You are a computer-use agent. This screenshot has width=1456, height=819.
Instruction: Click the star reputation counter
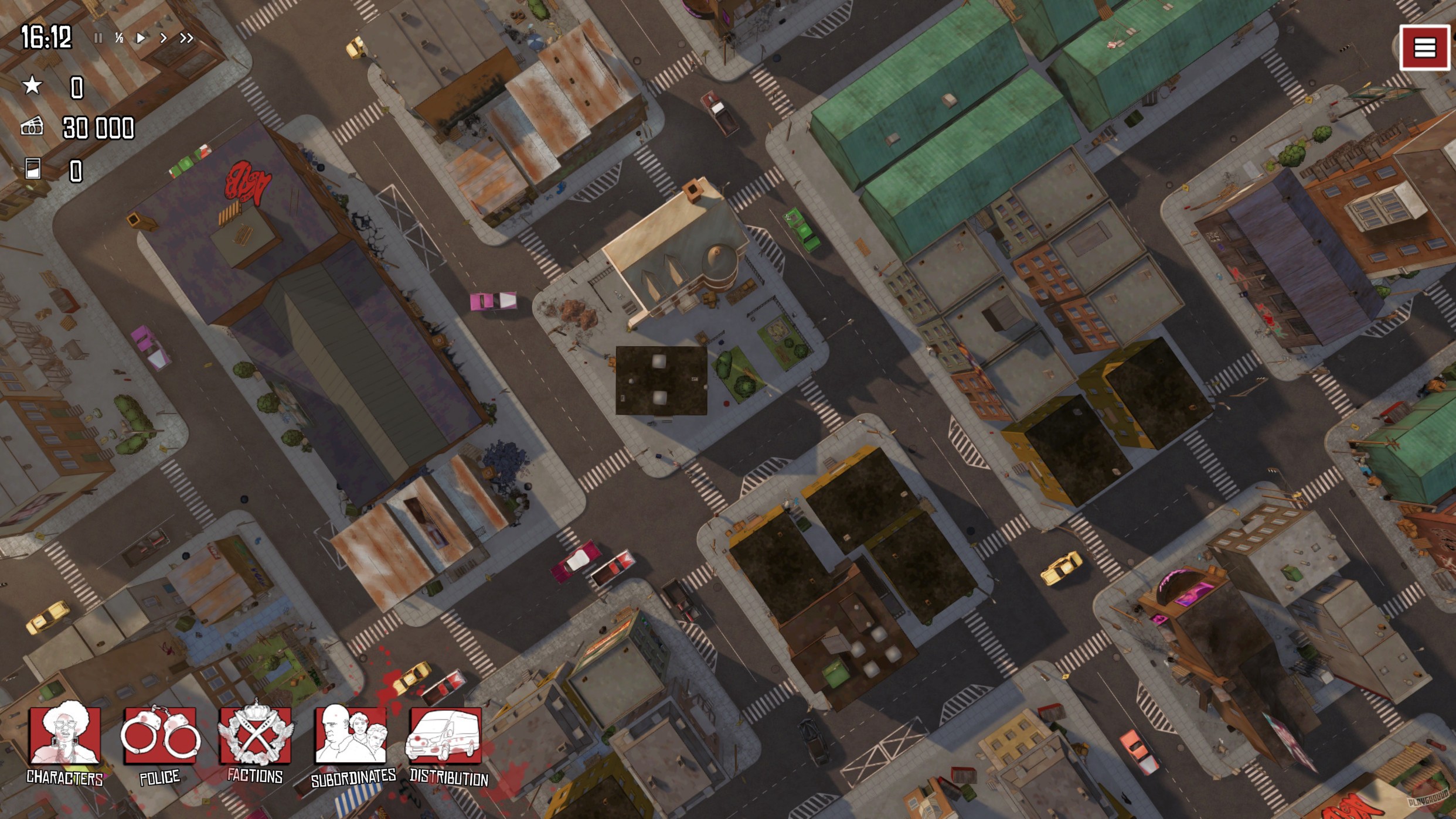pyautogui.click(x=33, y=86)
